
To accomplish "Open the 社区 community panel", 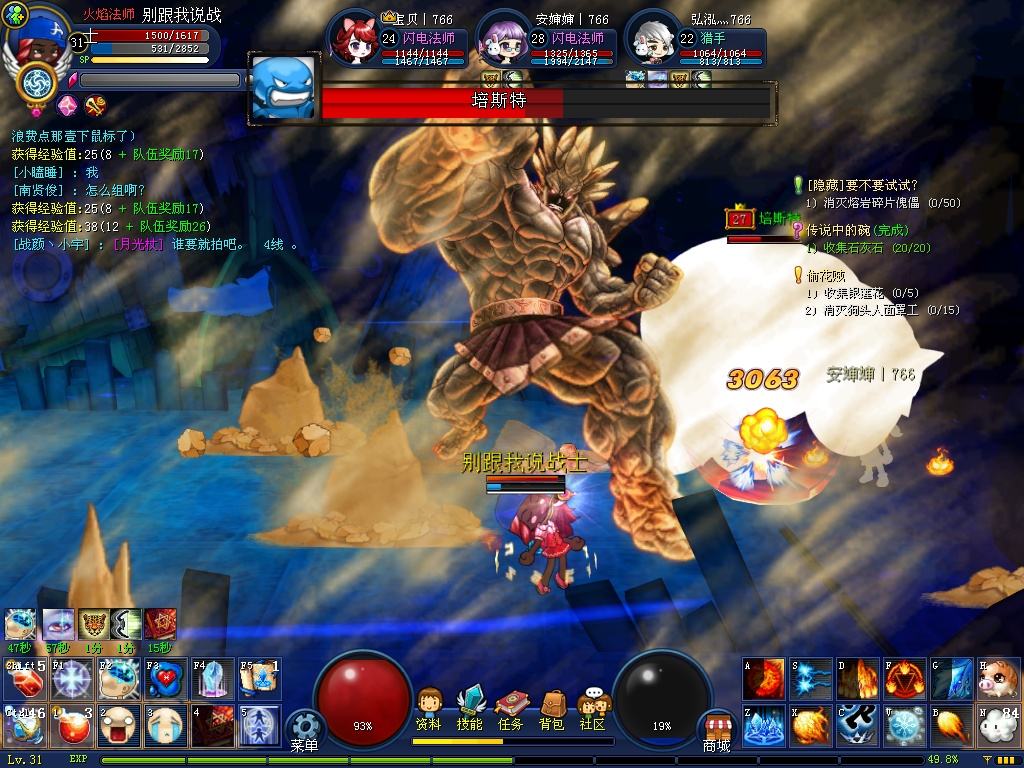I will [593, 708].
